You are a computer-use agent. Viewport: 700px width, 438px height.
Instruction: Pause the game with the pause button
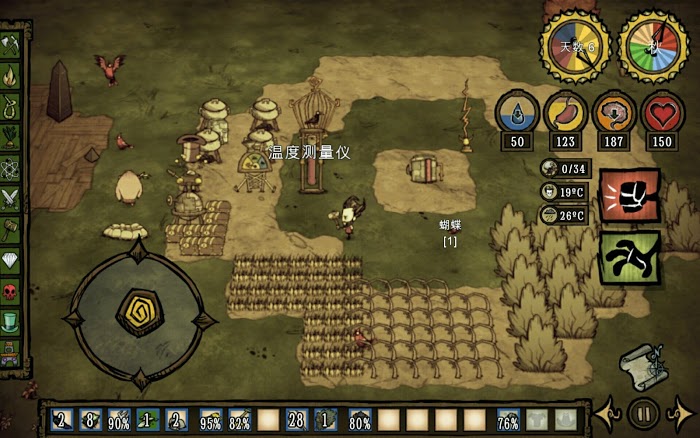coord(643,412)
